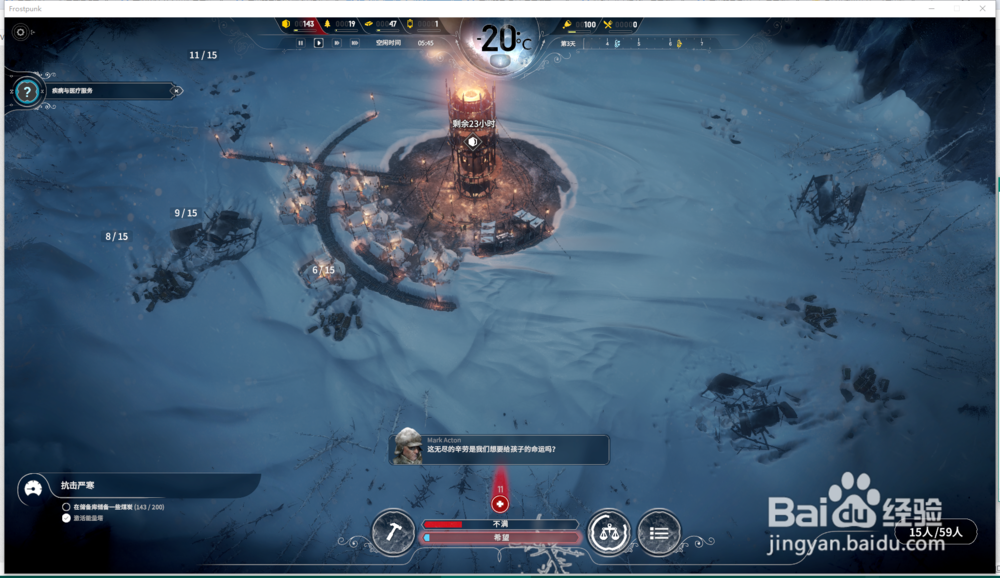
Task: Click the discontent bar
Action: pos(500,524)
